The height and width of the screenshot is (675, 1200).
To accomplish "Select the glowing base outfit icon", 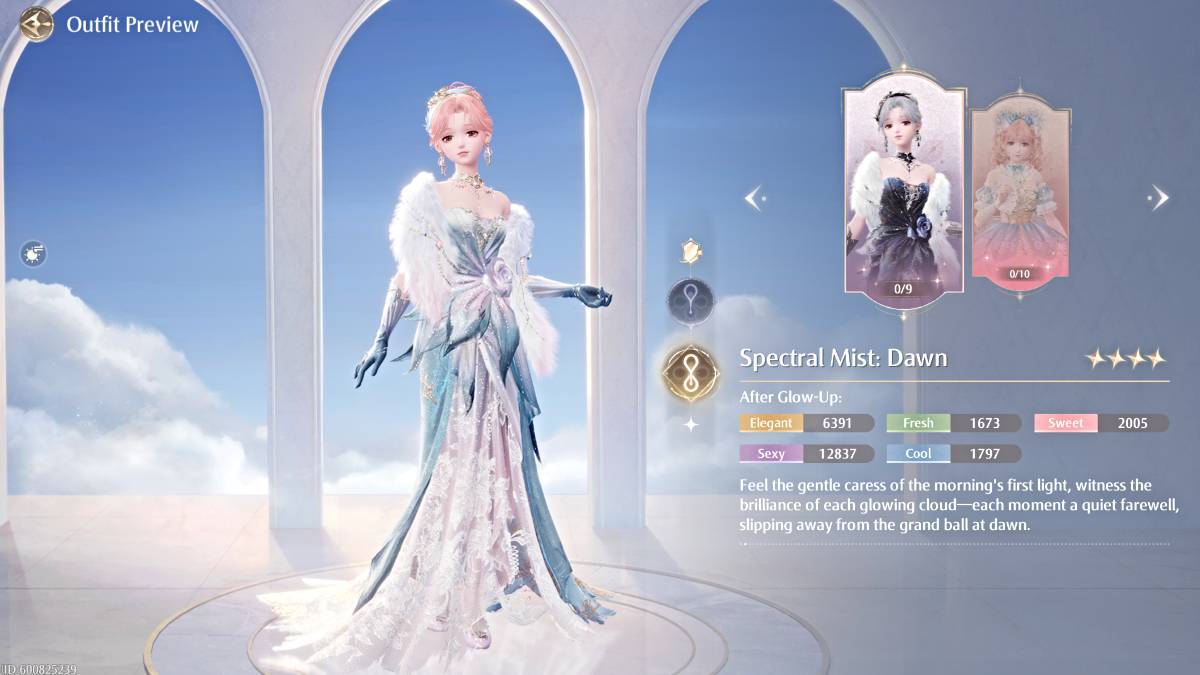I will [x=690, y=251].
